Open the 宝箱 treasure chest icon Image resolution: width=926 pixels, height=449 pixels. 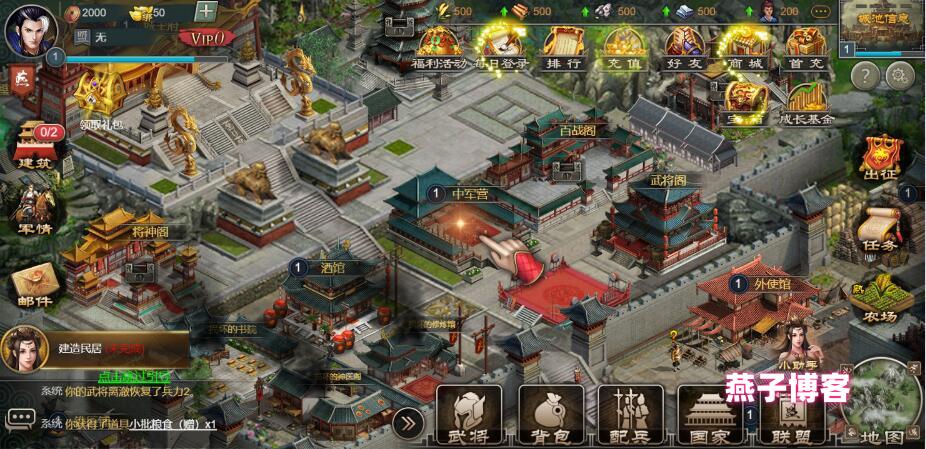746,100
